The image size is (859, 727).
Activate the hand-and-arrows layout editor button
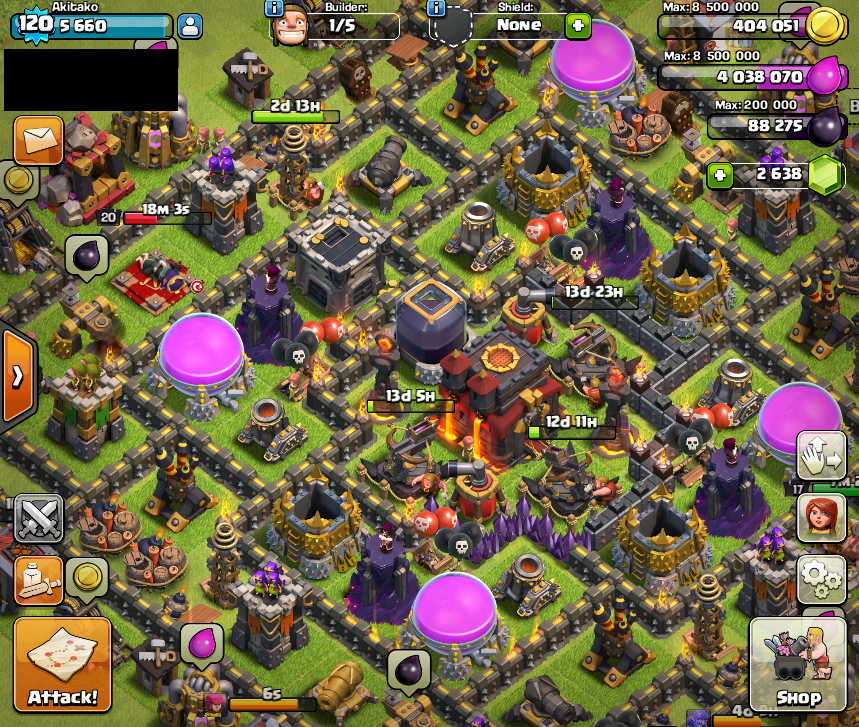pyautogui.click(x=820, y=457)
